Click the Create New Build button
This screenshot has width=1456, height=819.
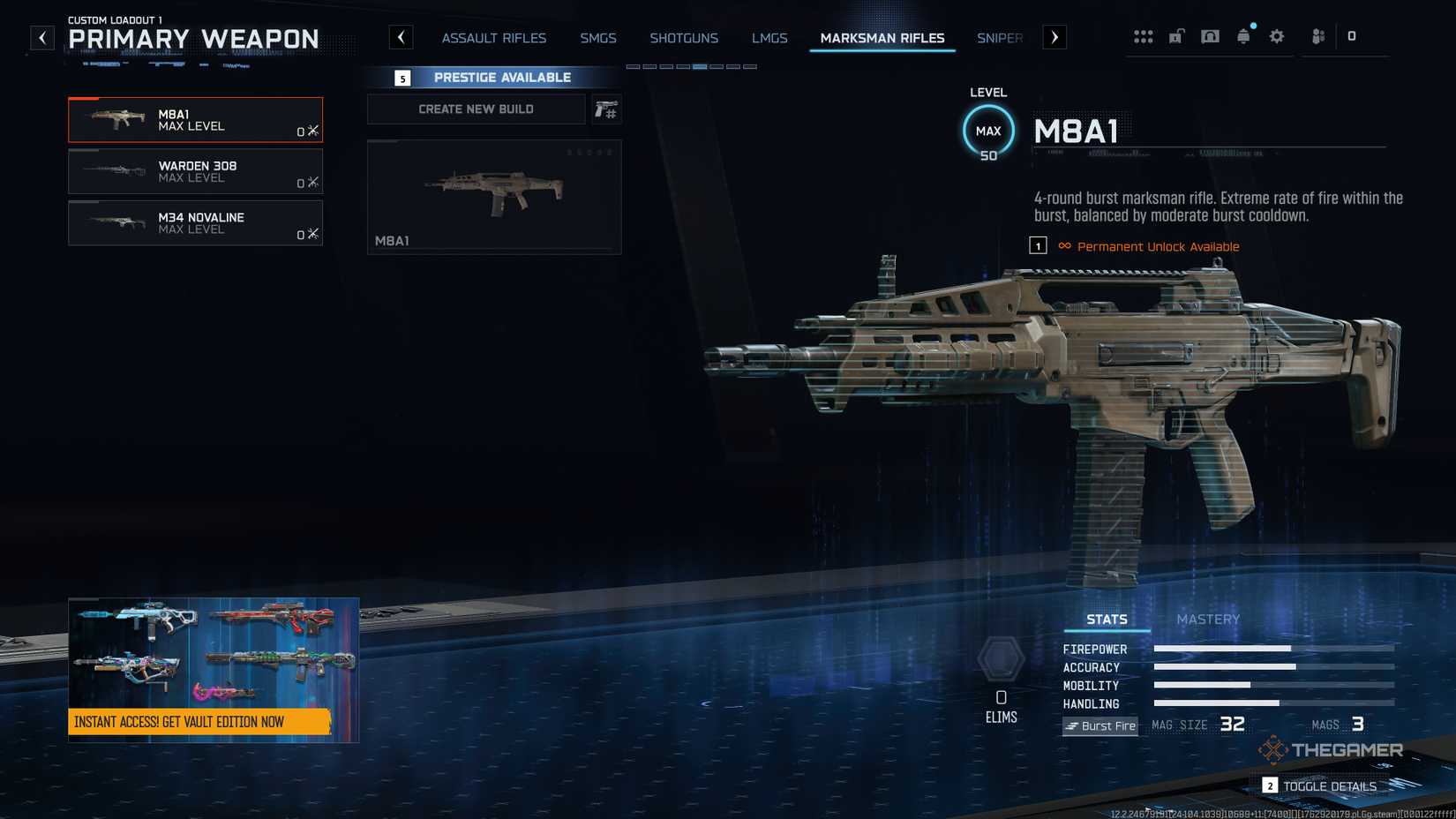[476, 109]
